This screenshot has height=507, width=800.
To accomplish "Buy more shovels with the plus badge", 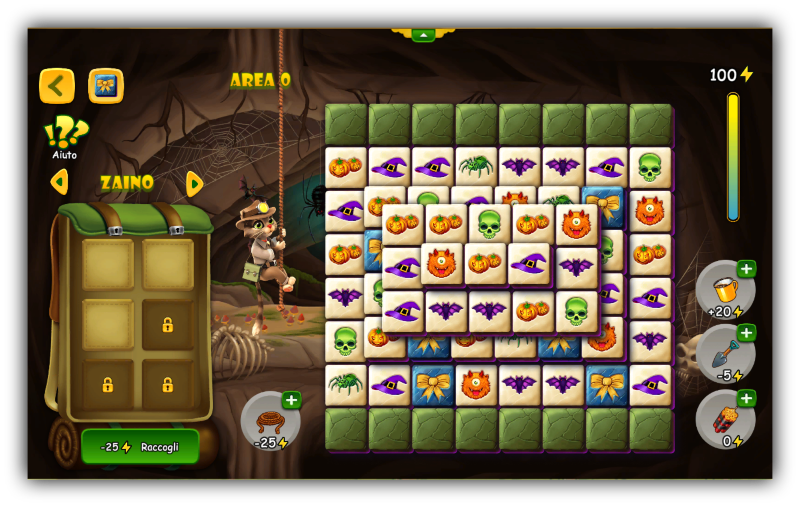I will (x=746, y=333).
